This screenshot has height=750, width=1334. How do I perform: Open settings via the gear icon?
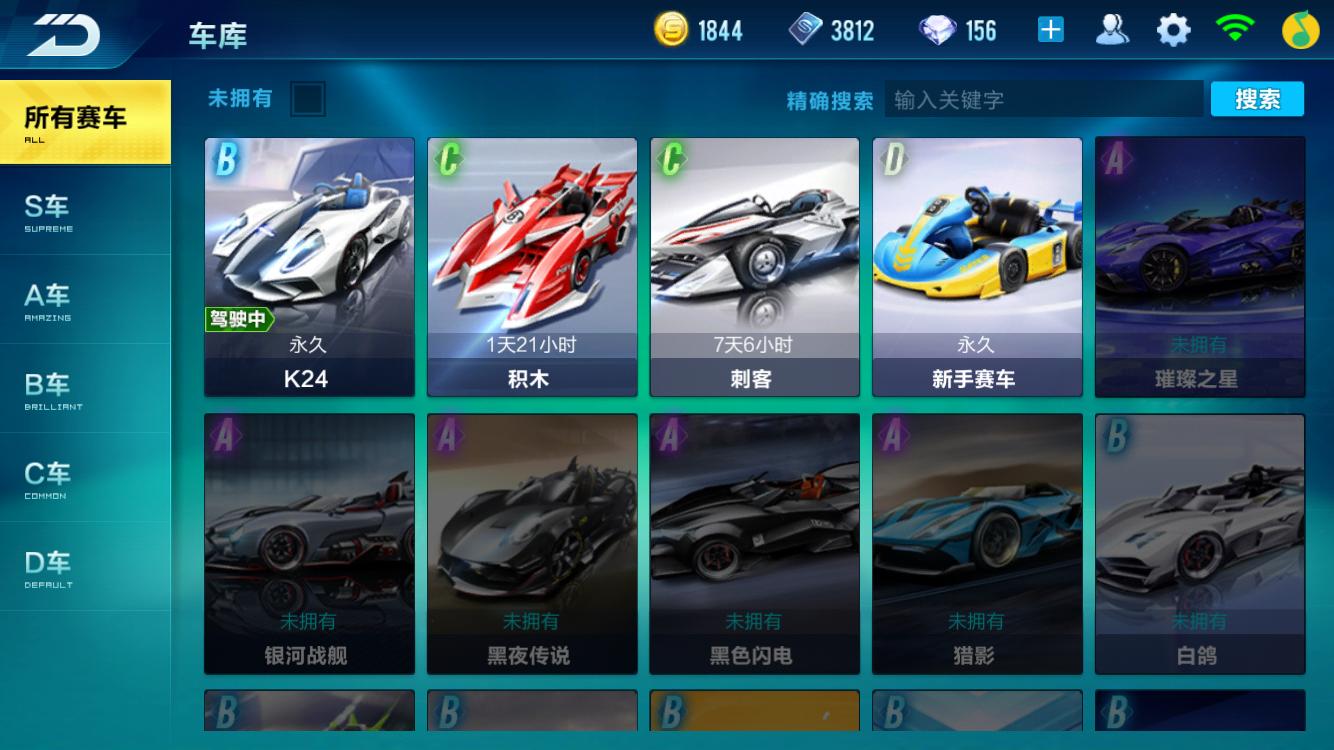(1174, 31)
